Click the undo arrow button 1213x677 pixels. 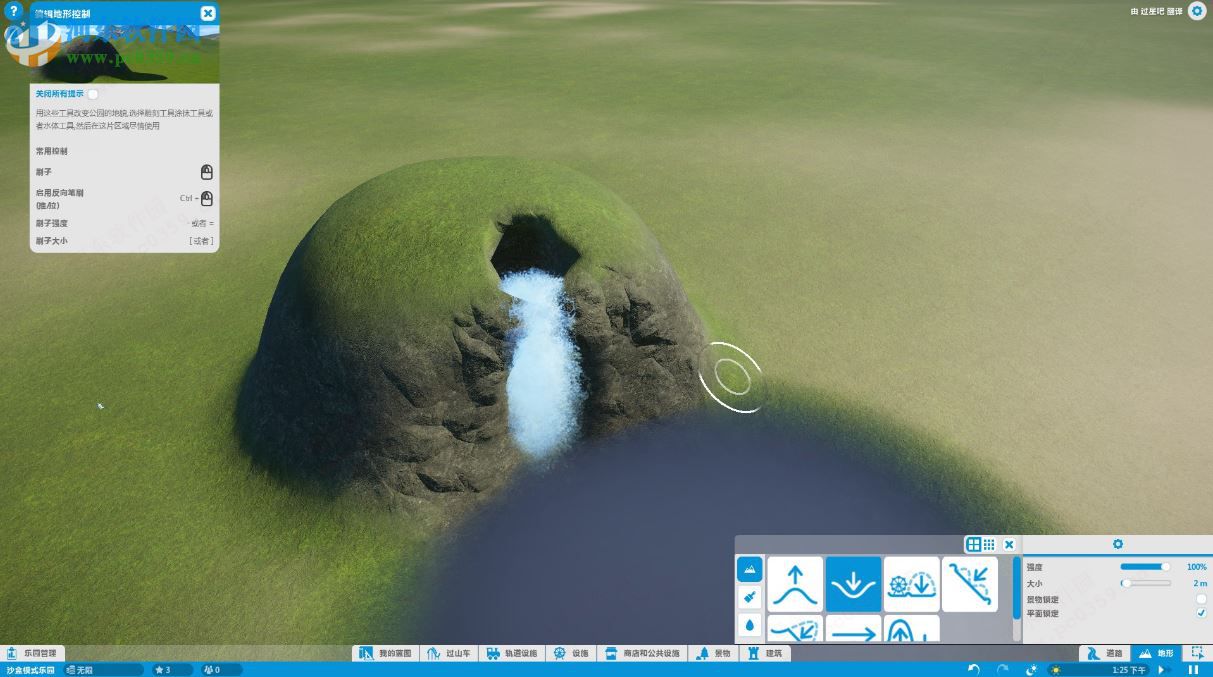click(974, 669)
